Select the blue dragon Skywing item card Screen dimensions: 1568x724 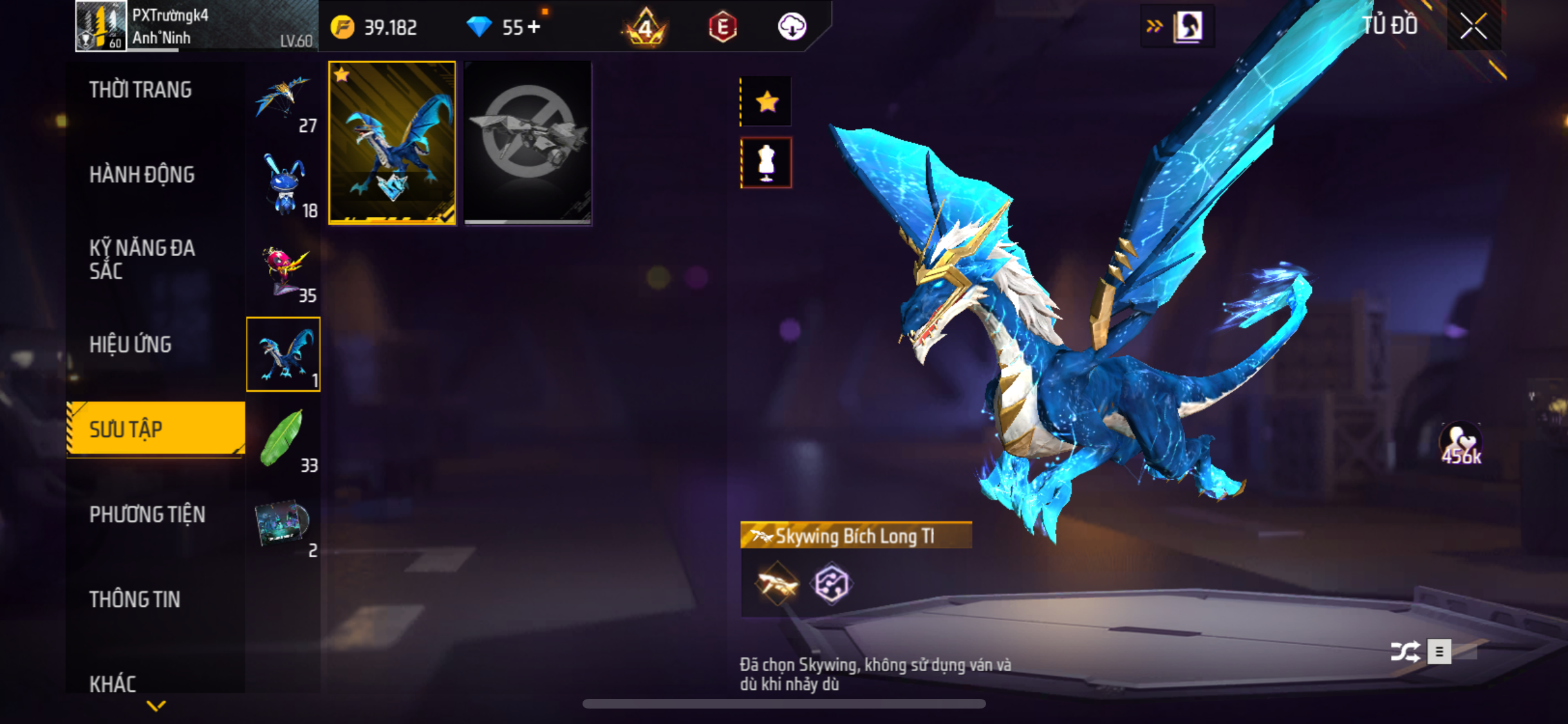(392, 143)
